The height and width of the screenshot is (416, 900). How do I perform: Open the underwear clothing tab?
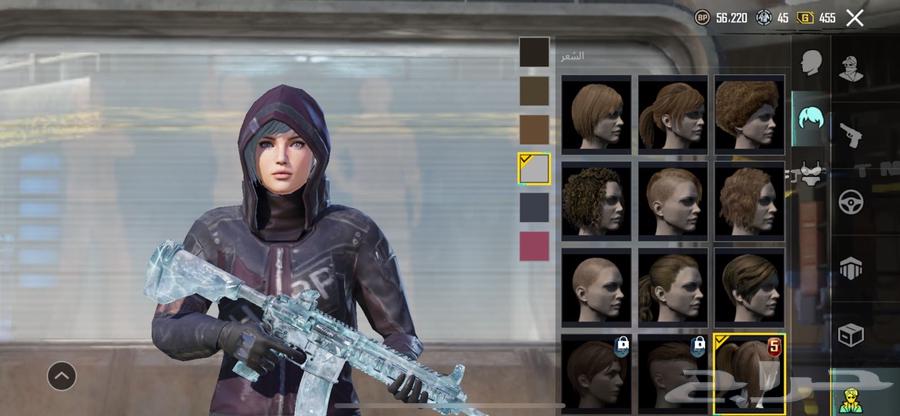click(810, 176)
